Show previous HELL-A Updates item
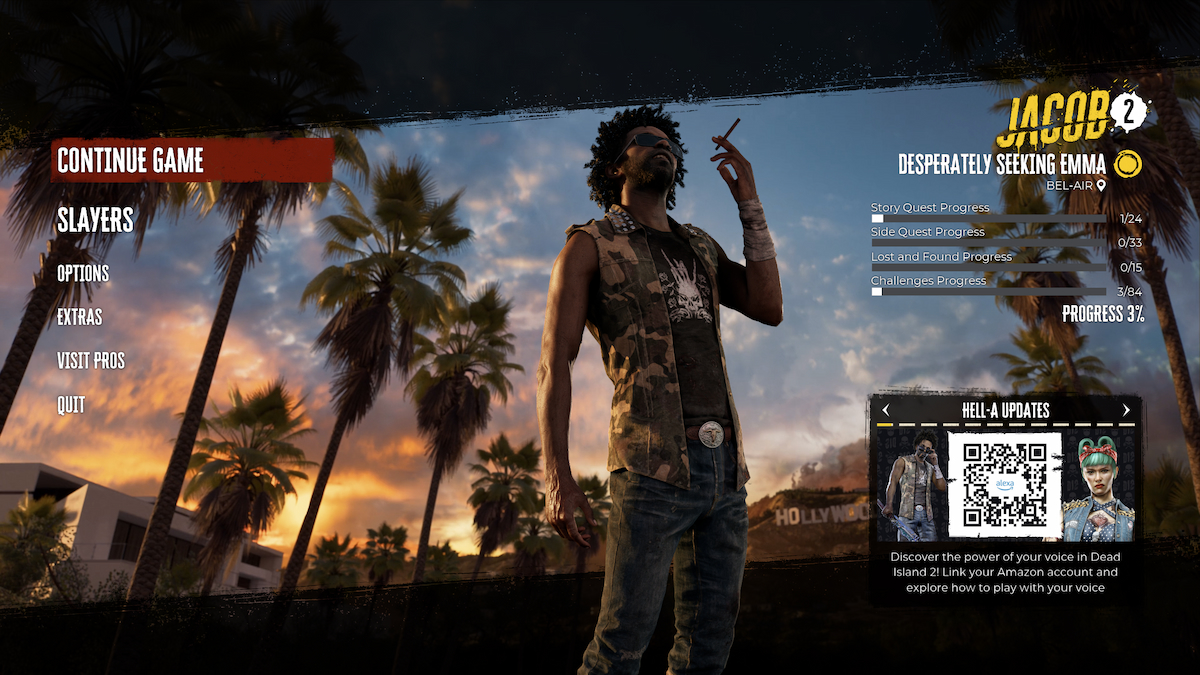The image size is (1200, 675). (886, 410)
